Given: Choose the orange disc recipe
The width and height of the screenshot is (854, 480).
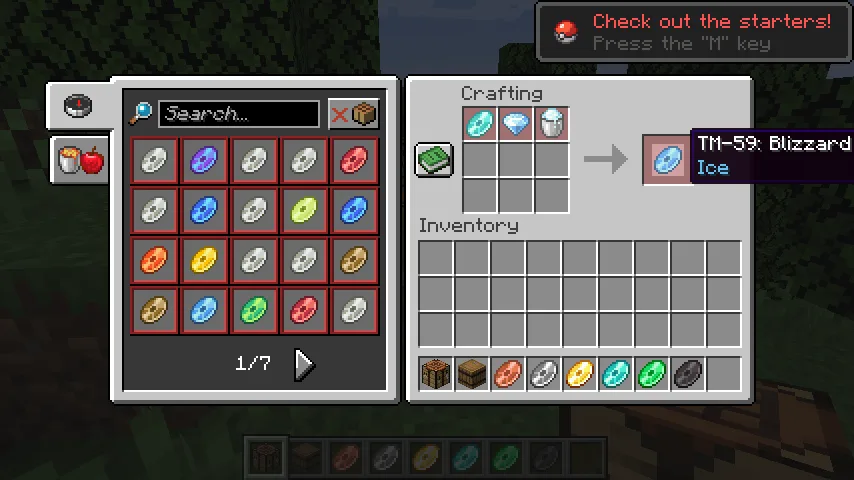Looking at the screenshot, I should pos(155,261).
